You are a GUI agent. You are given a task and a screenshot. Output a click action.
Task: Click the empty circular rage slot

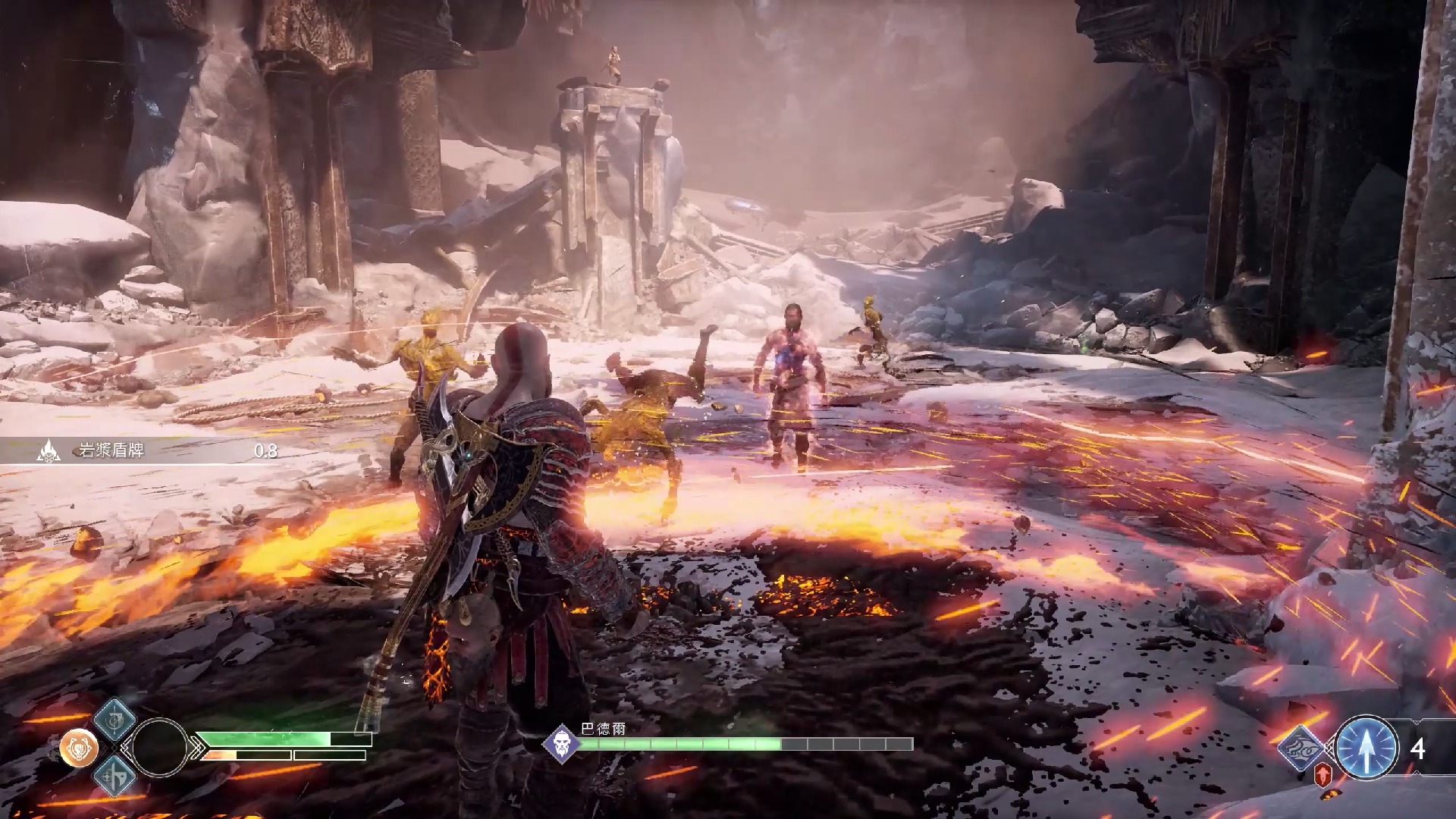coord(159,748)
